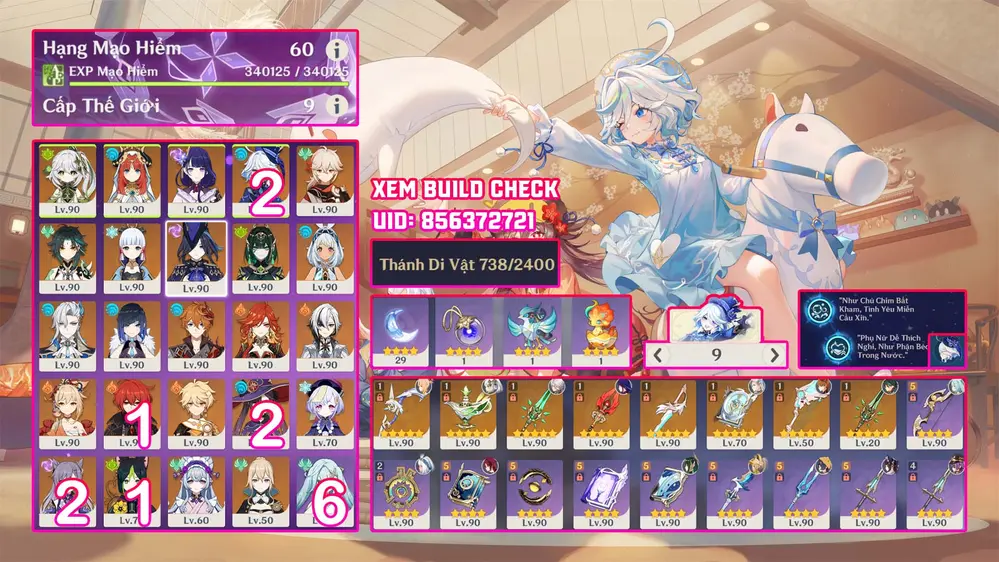
Task: Select the Lv.70 teal catalyst weapon
Action: coord(735,412)
